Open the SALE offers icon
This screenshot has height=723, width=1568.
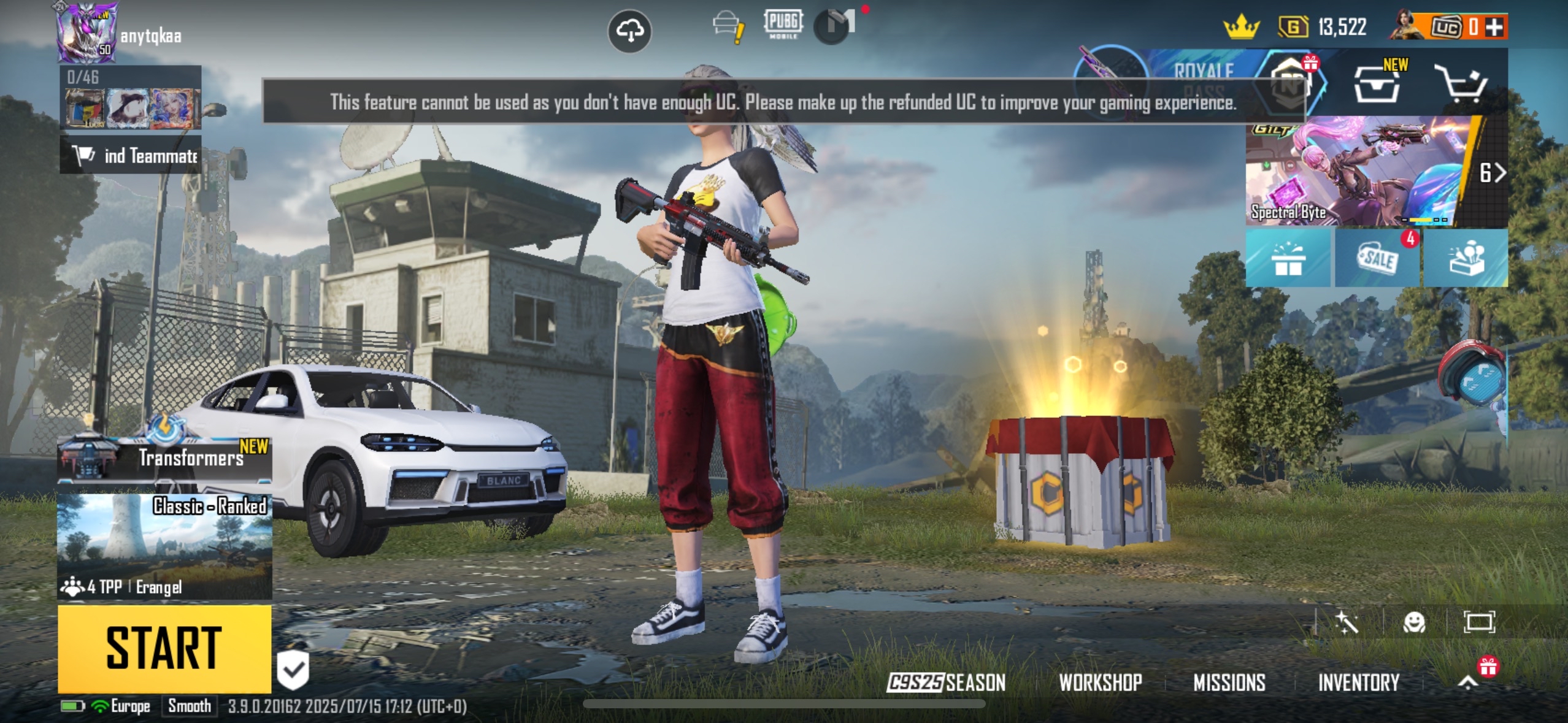[x=1377, y=259]
